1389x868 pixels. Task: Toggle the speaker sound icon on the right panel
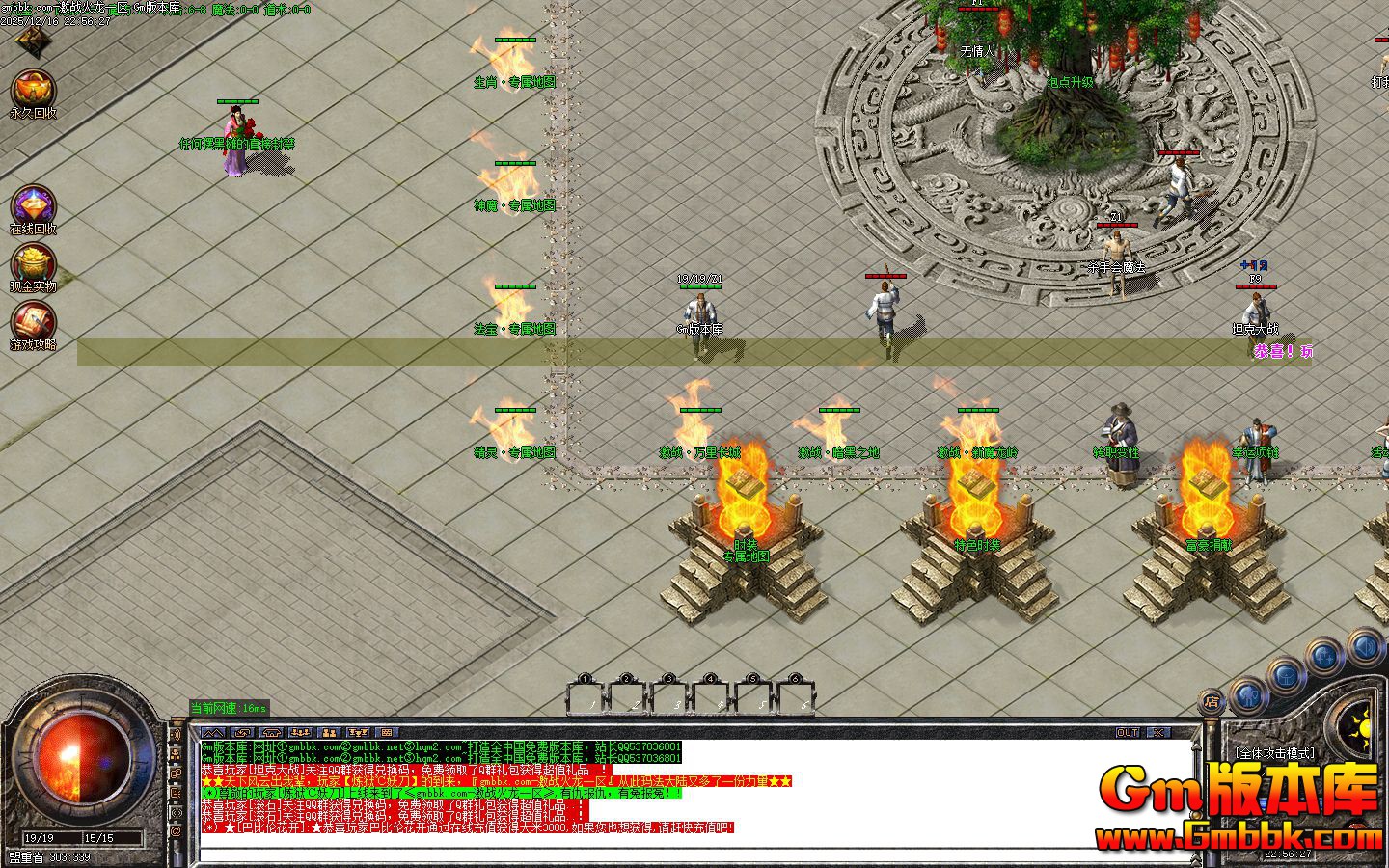1364,647
